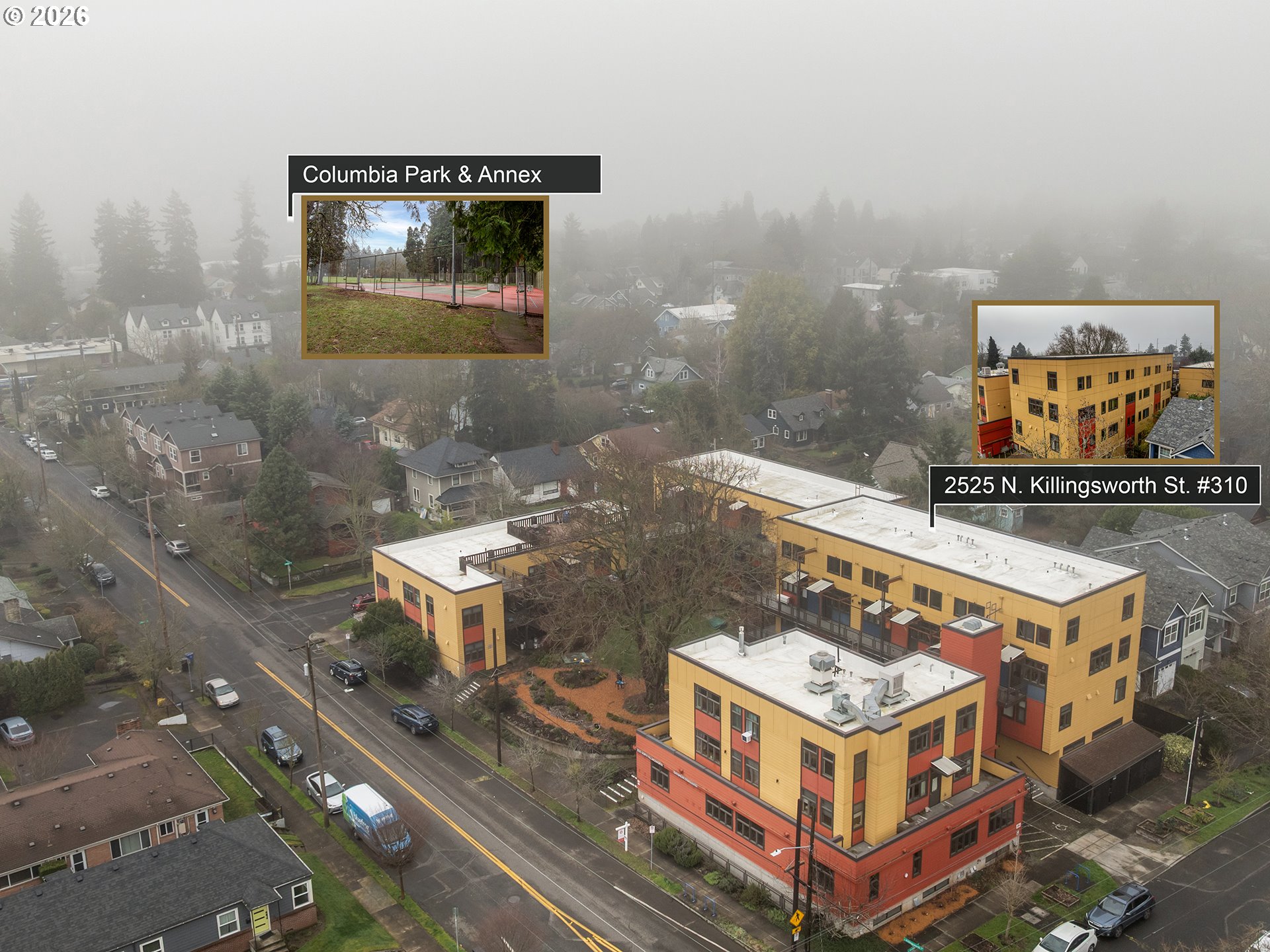The height and width of the screenshot is (952, 1270).
Task: Click the 2525 N. Killingsworth St. #310 label
Action: [x=1095, y=485]
